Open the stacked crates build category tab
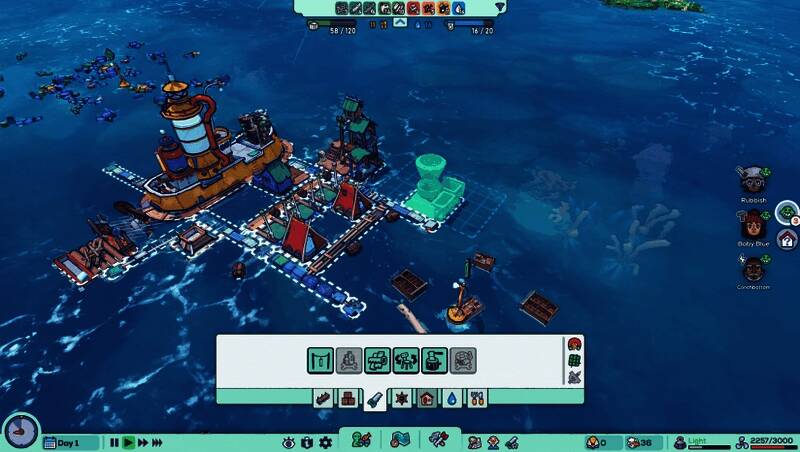This screenshot has height=452, width=800. click(348, 398)
